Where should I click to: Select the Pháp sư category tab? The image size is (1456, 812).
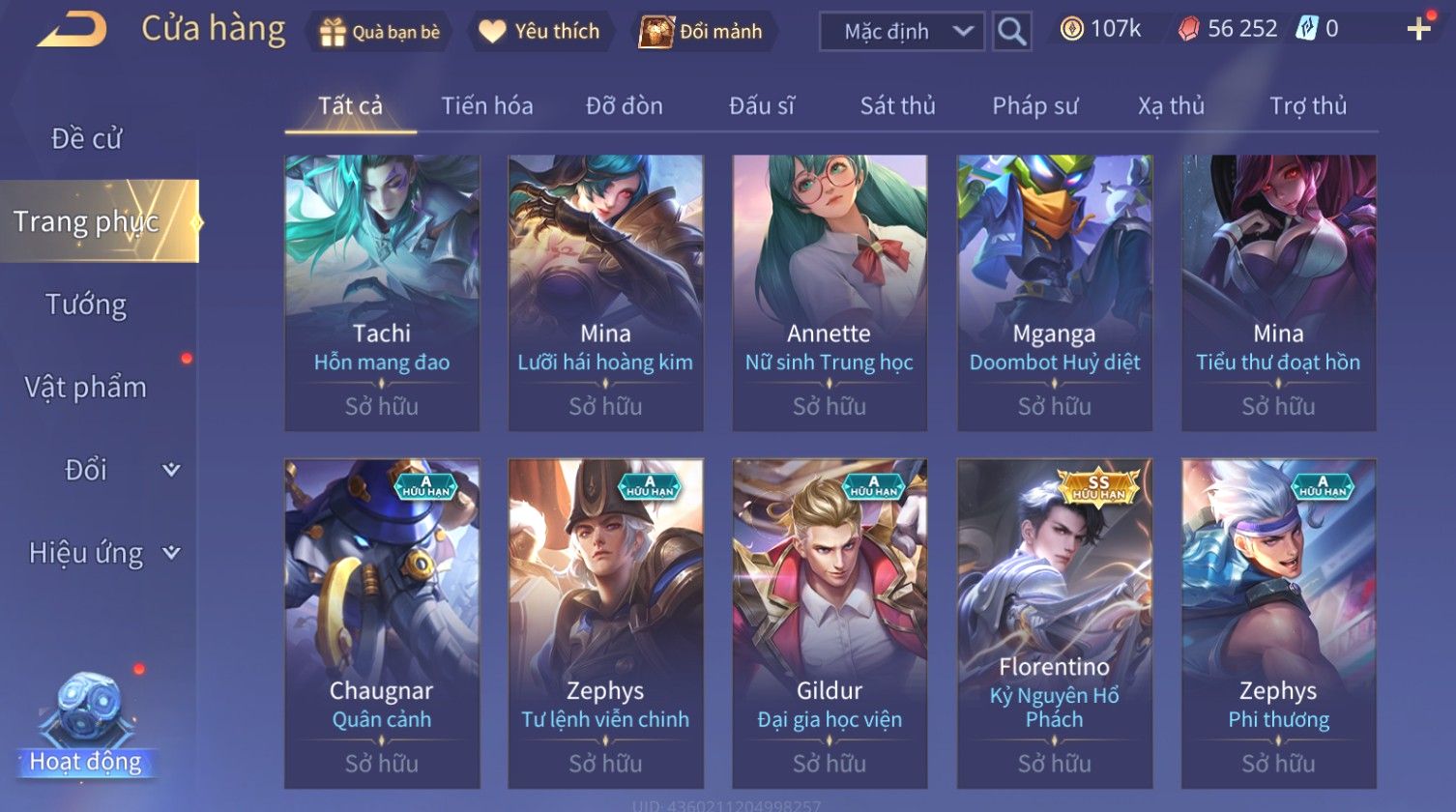1034,105
